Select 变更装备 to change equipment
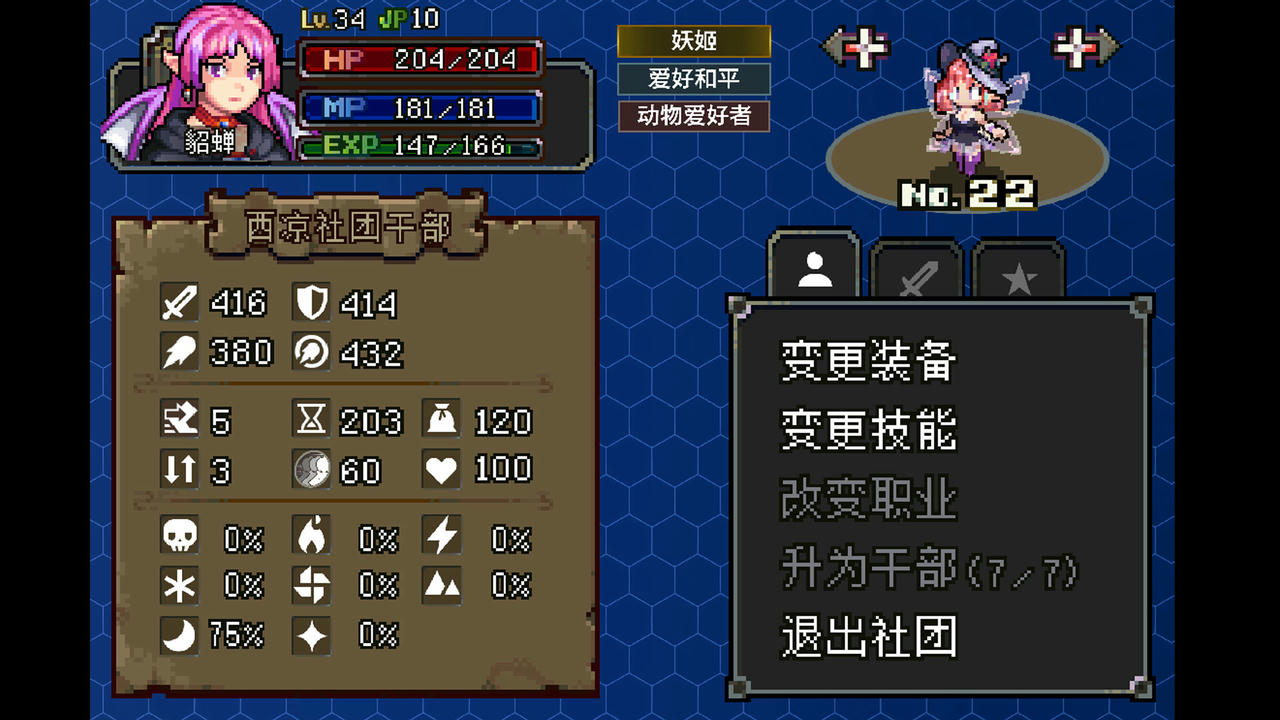 point(866,363)
